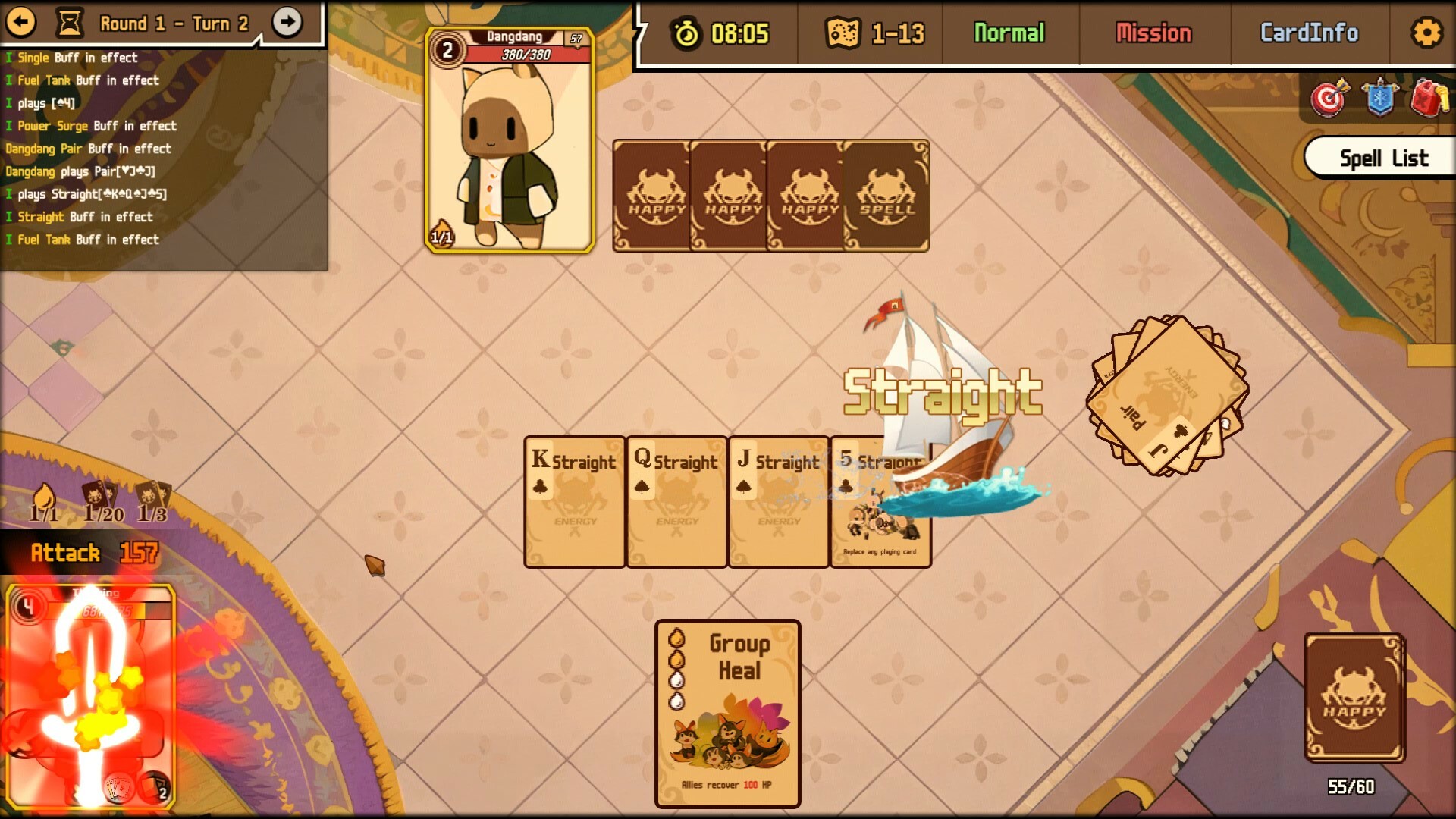1456x819 pixels.
Task: Switch to the Mission tab
Action: (x=1153, y=33)
